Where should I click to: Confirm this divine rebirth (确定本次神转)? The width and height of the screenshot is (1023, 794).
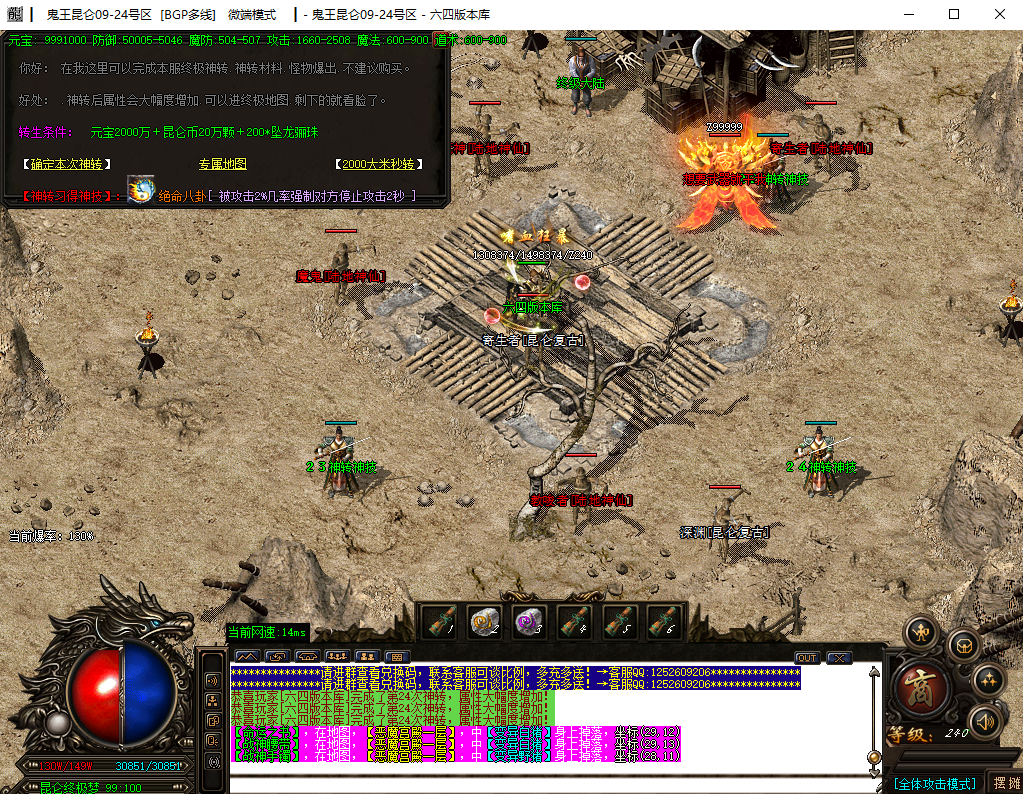tap(66, 164)
